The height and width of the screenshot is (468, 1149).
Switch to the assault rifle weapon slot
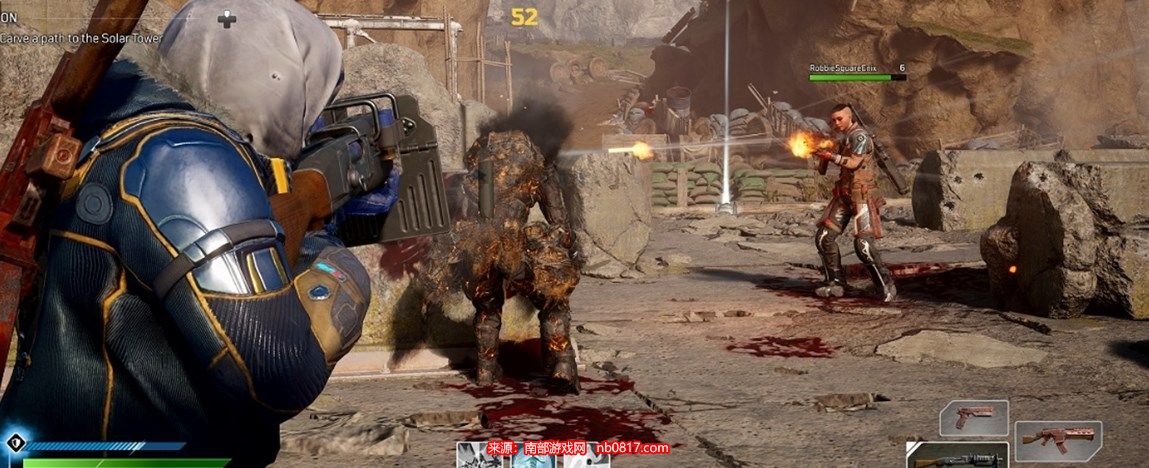[1058, 440]
